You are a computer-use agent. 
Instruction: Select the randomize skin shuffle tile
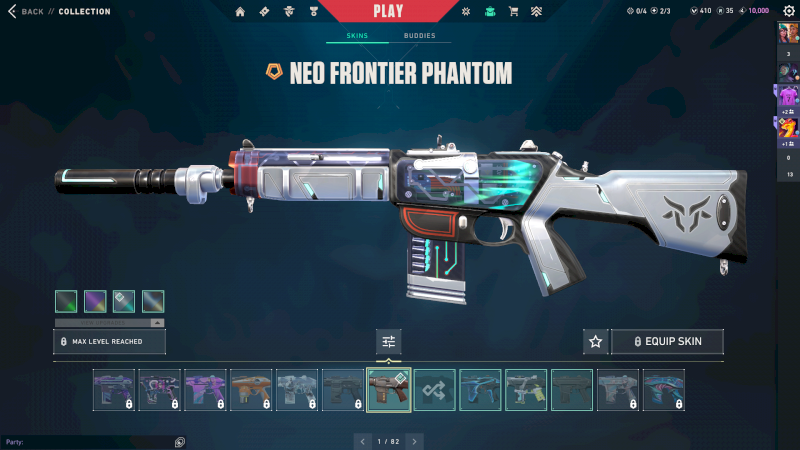(x=435, y=390)
